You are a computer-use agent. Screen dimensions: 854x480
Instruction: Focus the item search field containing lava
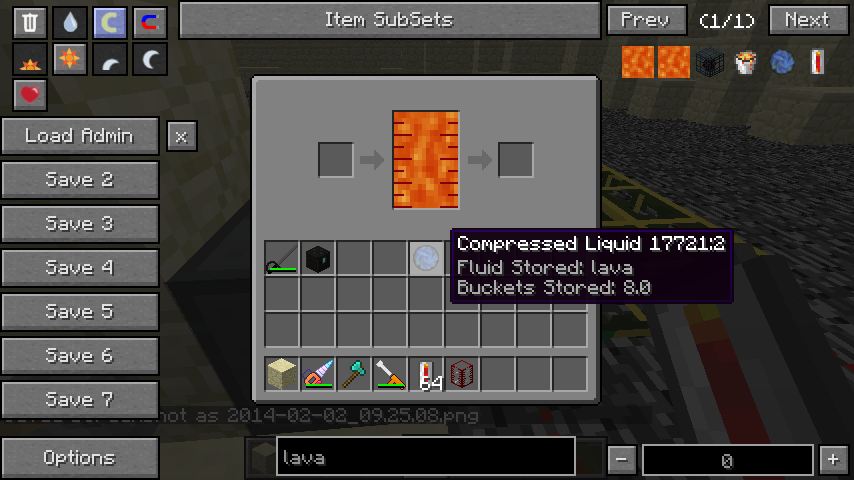click(425, 458)
